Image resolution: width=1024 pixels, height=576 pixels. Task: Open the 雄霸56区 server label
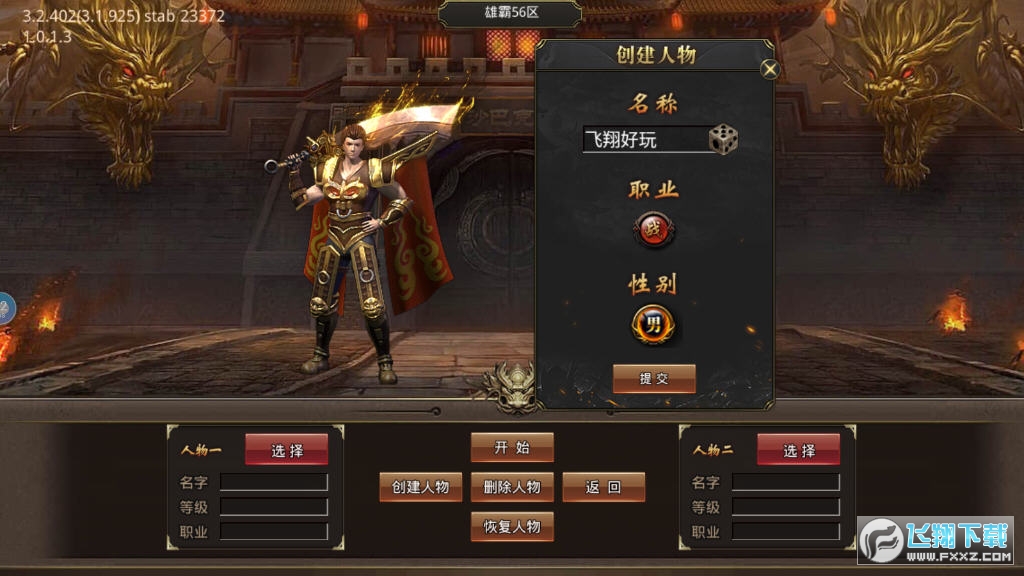pos(510,14)
